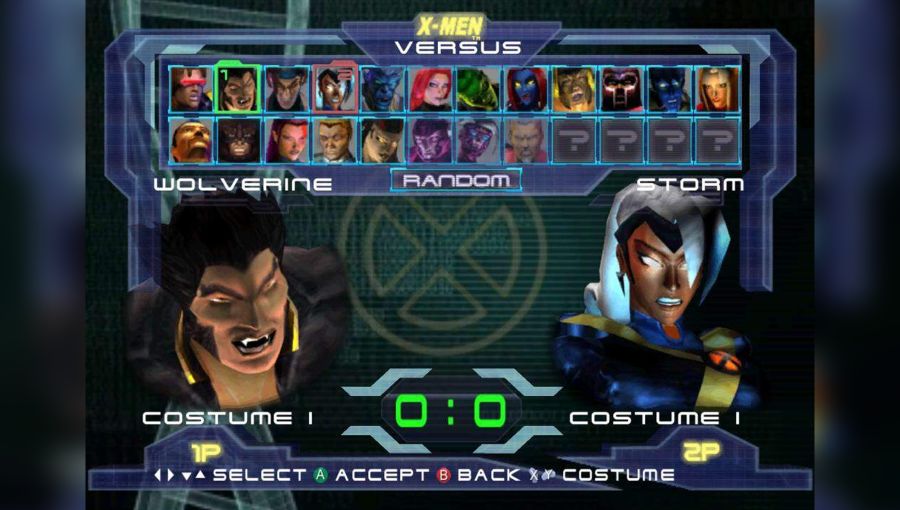Viewport: 900px width, 510px height.
Task: Pick the highlighted Wolverine portrait
Action: (x=238, y=89)
